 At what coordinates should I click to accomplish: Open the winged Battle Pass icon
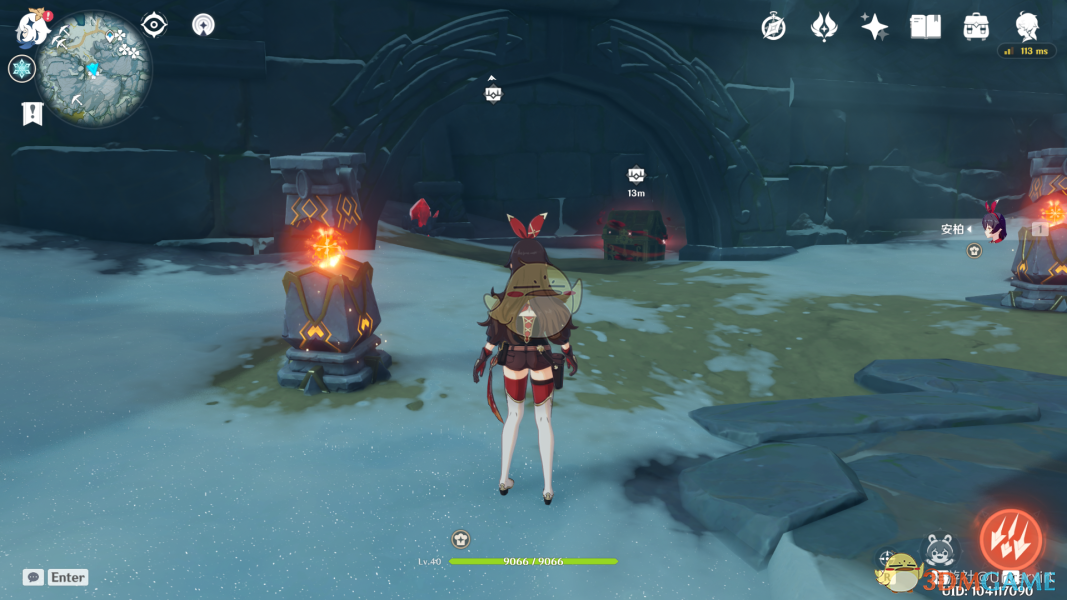point(823,27)
